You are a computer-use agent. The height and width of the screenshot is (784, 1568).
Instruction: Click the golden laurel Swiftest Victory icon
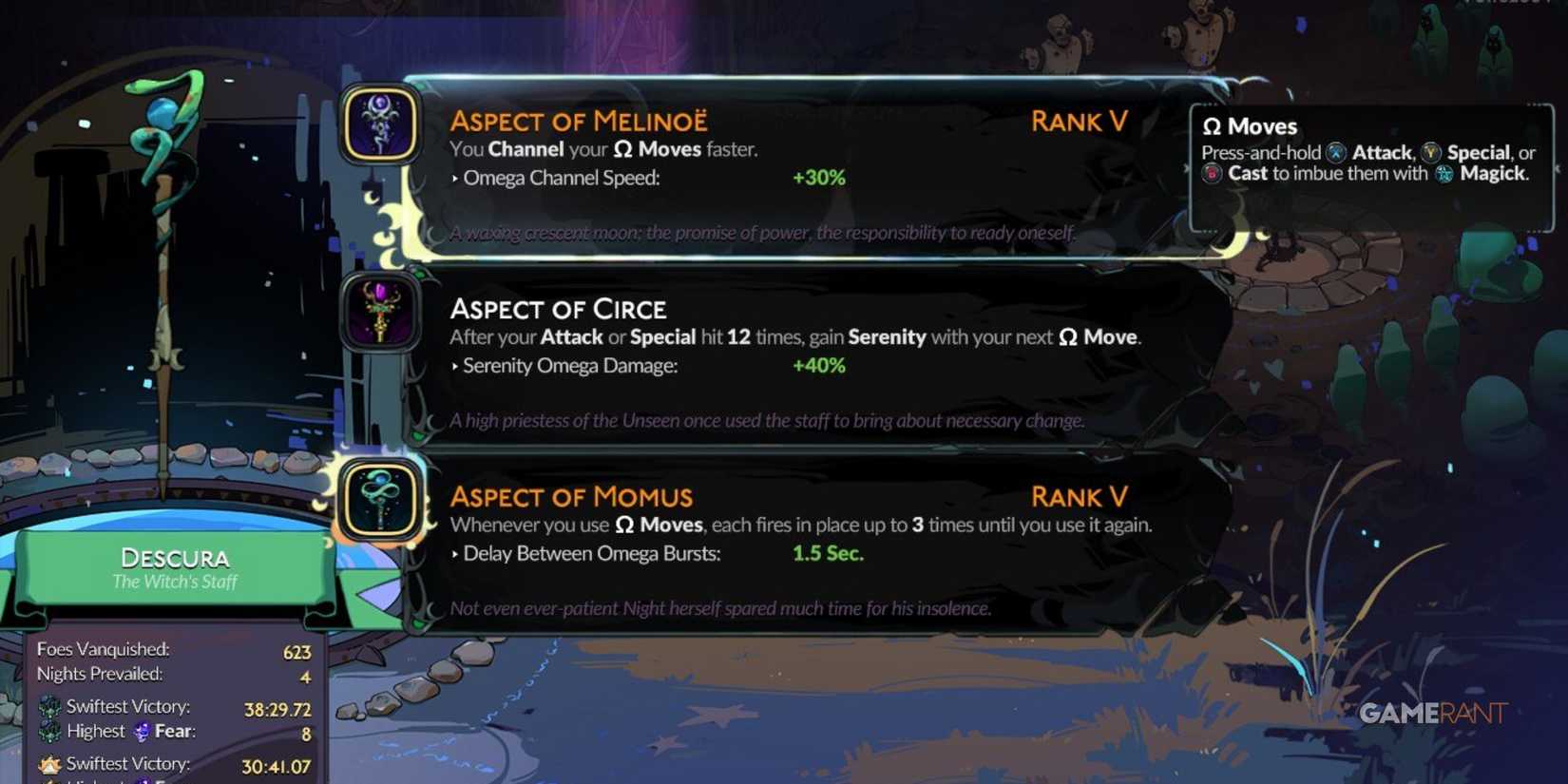coord(49,763)
